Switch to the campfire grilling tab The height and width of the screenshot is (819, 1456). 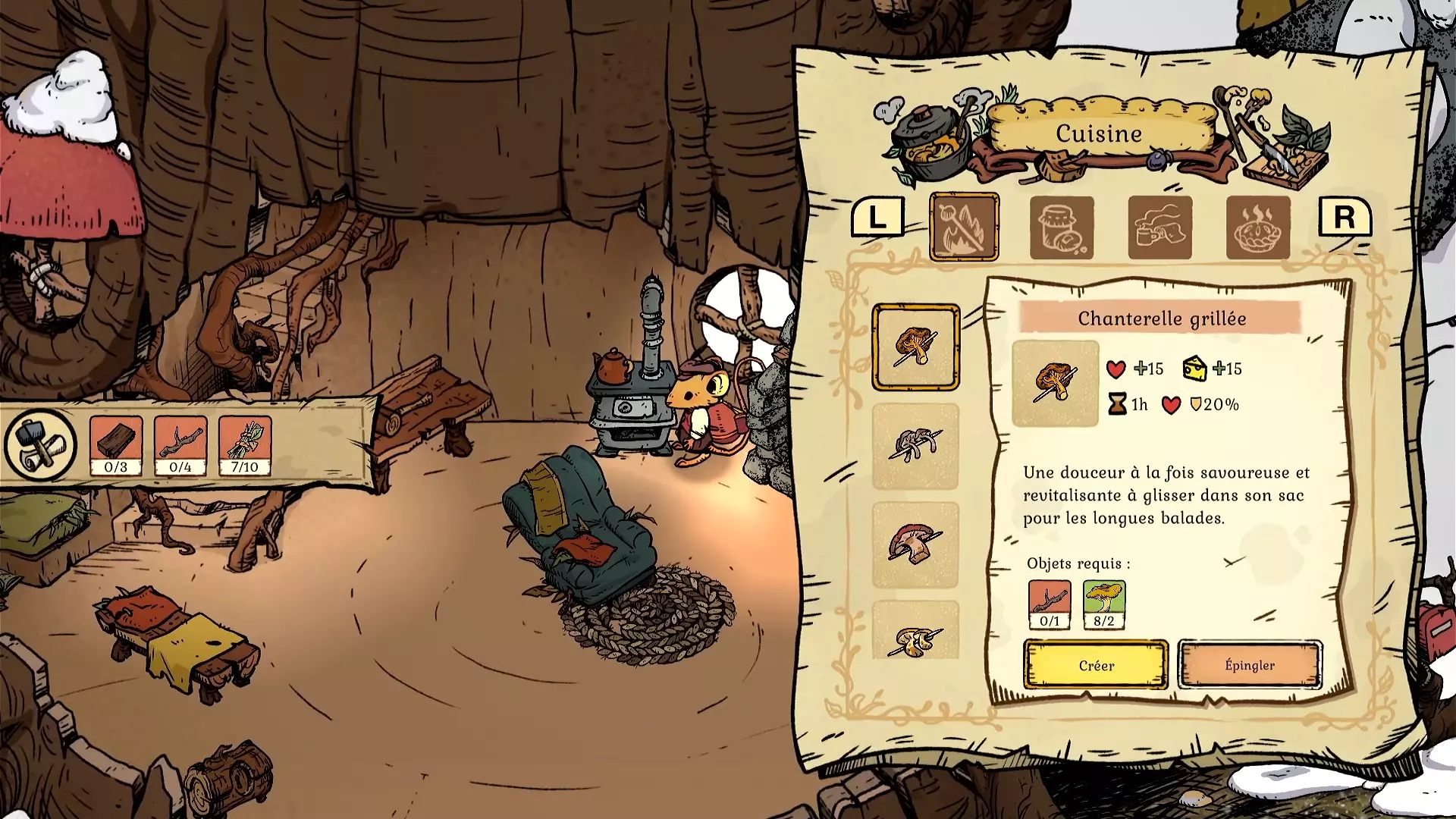pos(964,227)
